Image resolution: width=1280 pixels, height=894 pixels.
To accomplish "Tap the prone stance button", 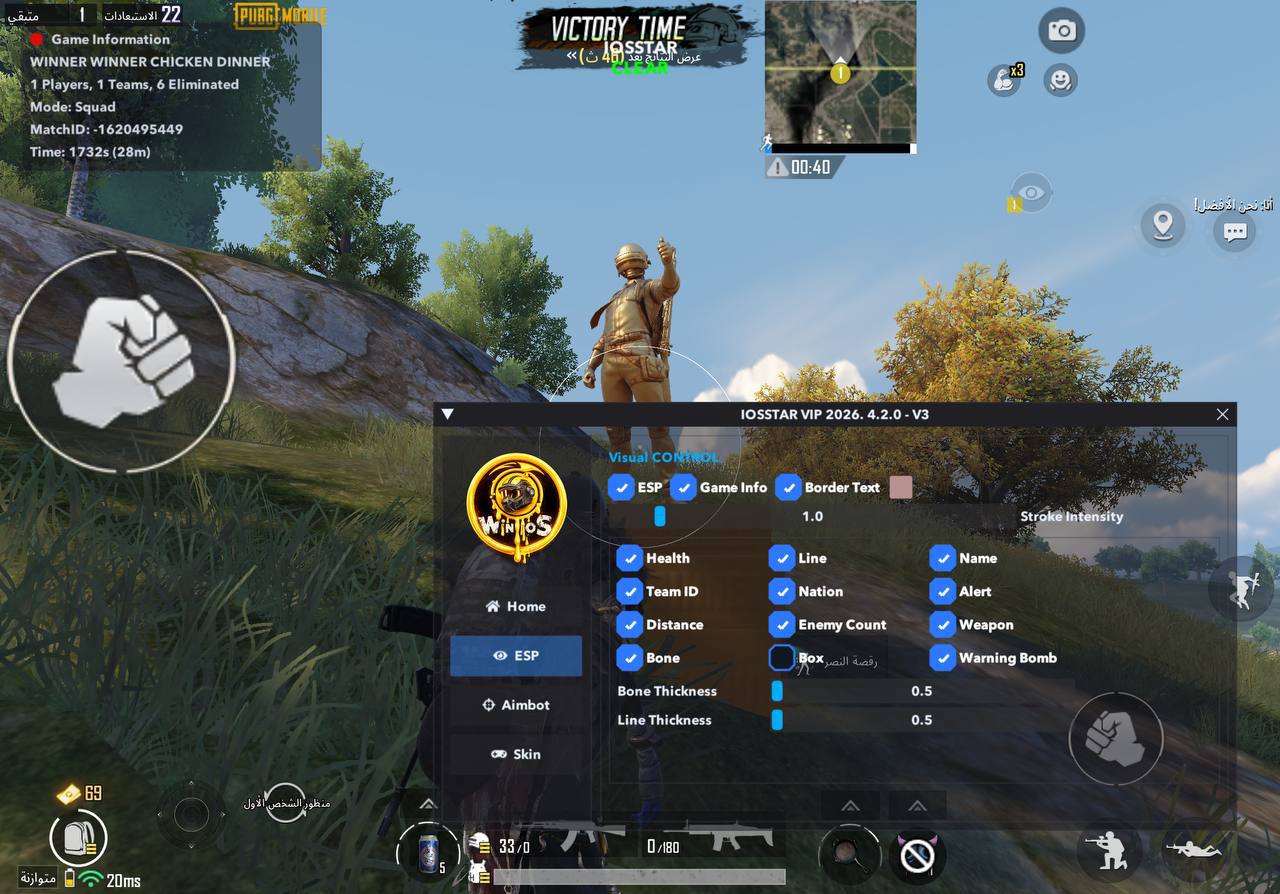I will click(1194, 850).
